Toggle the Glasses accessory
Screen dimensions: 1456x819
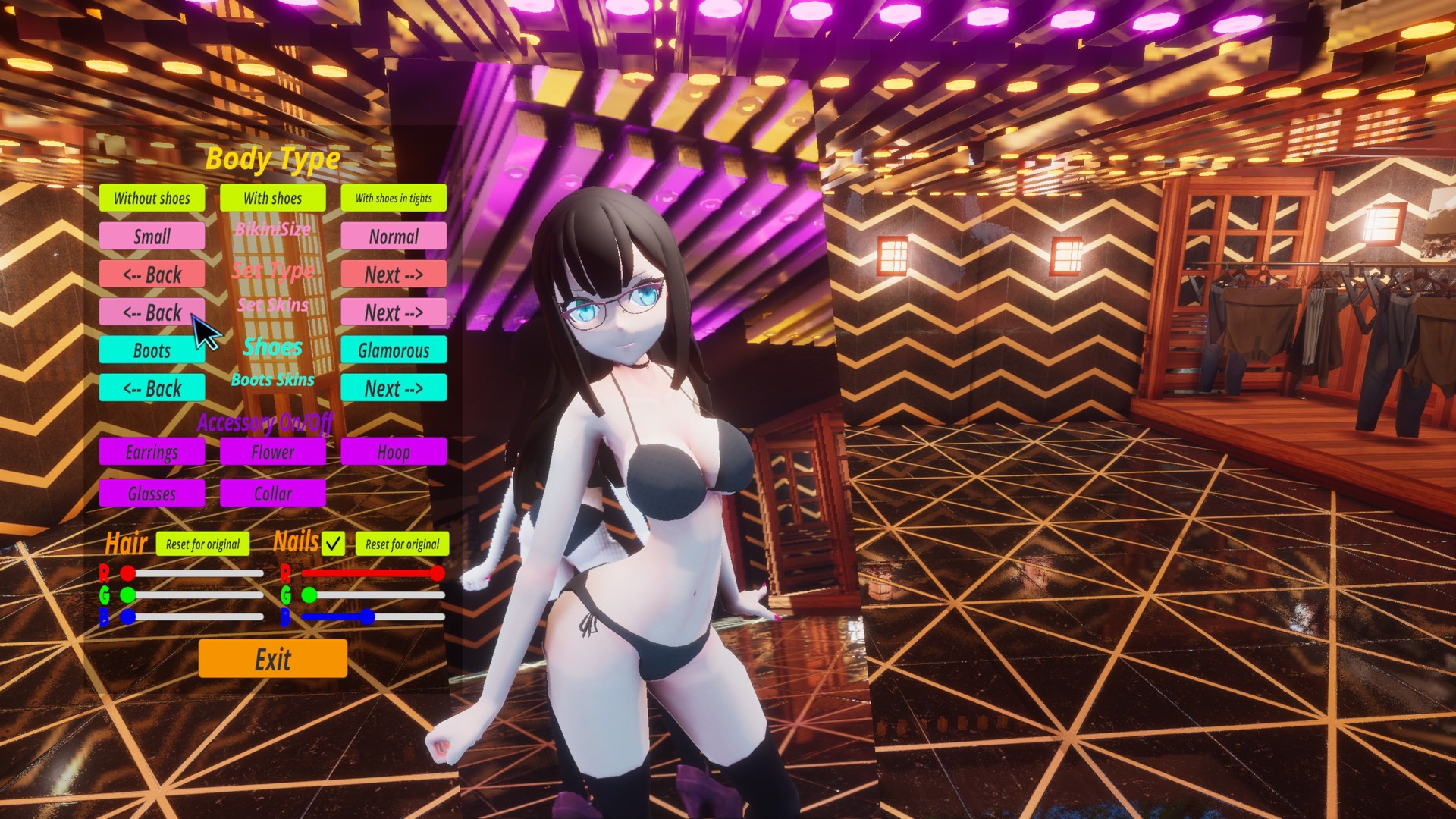point(151,494)
